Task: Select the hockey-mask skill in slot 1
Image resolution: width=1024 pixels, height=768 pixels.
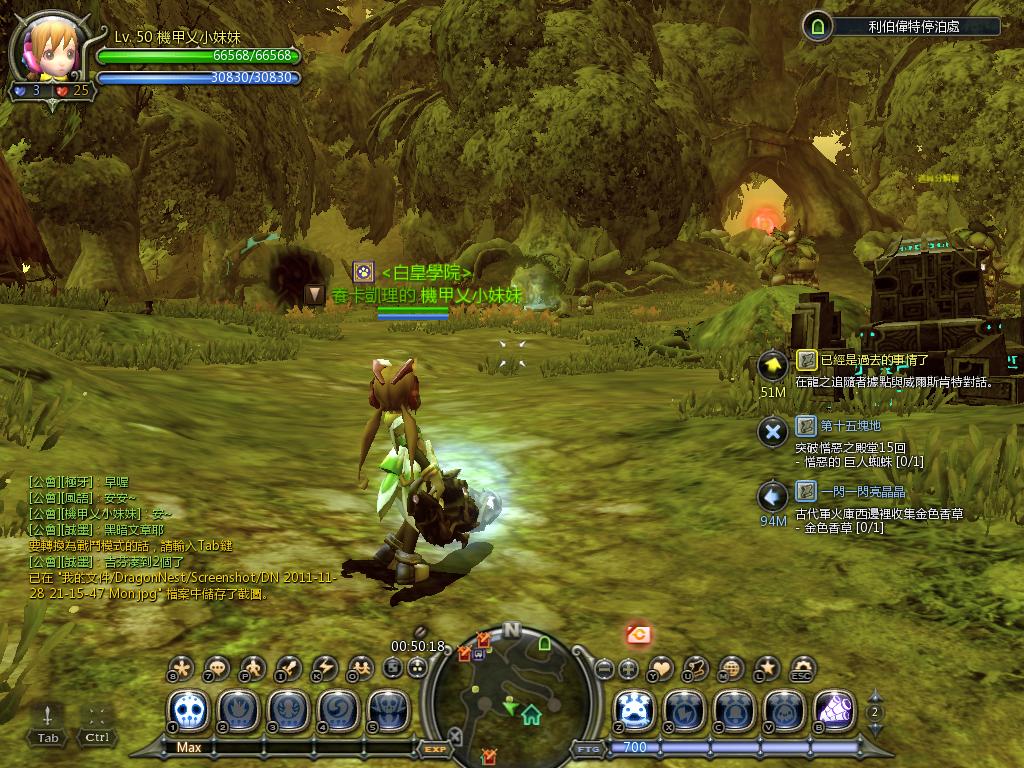Action: point(189,710)
